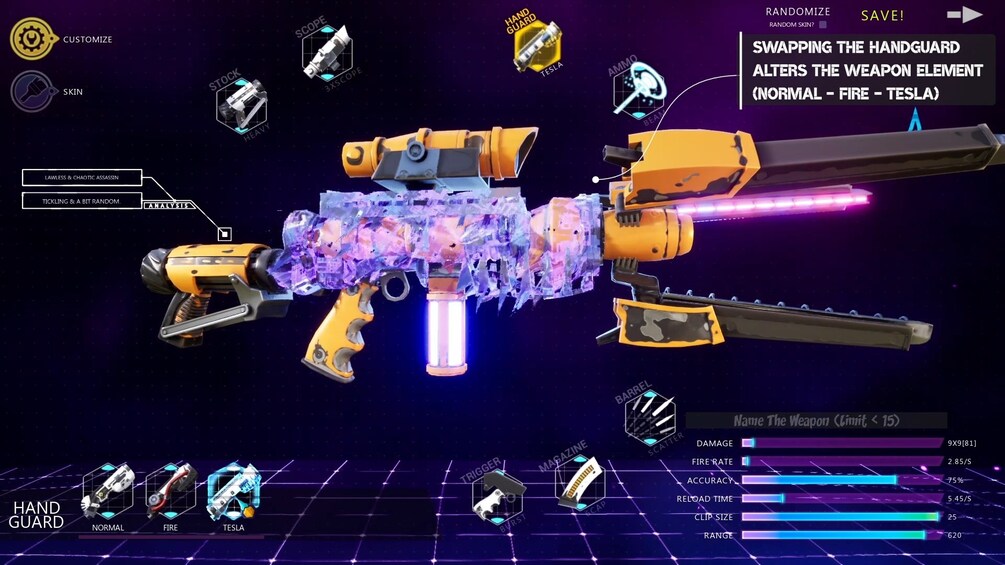Choose the Fire handguard option
Screen dimensions: 1005x565
point(171,492)
